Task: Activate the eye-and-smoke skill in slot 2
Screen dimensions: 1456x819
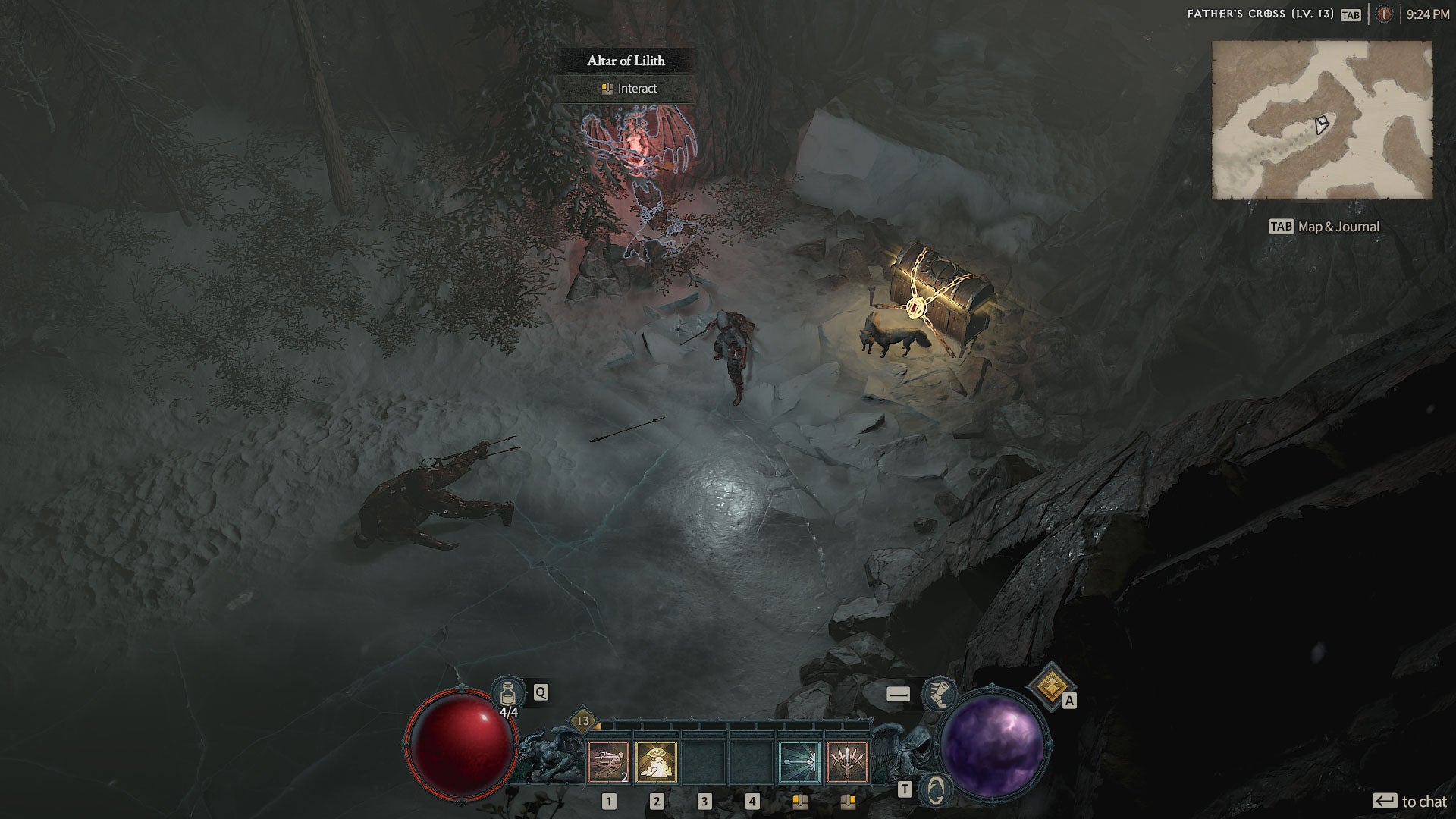Action: [656, 761]
